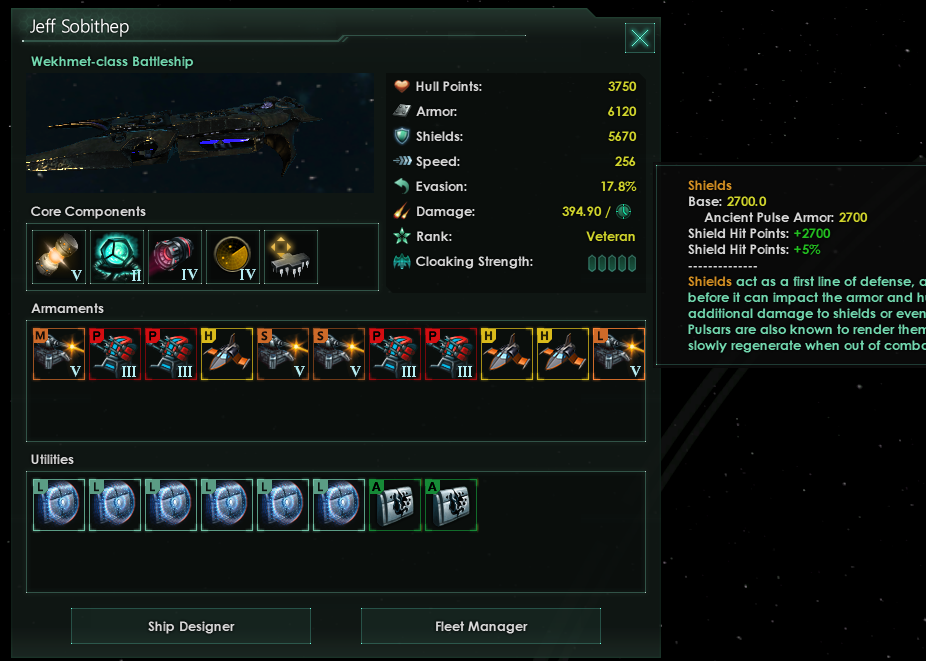Close the ship details window
The width and height of the screenshot is (926, 661).
pyautogui.click(x=639, y=38)
